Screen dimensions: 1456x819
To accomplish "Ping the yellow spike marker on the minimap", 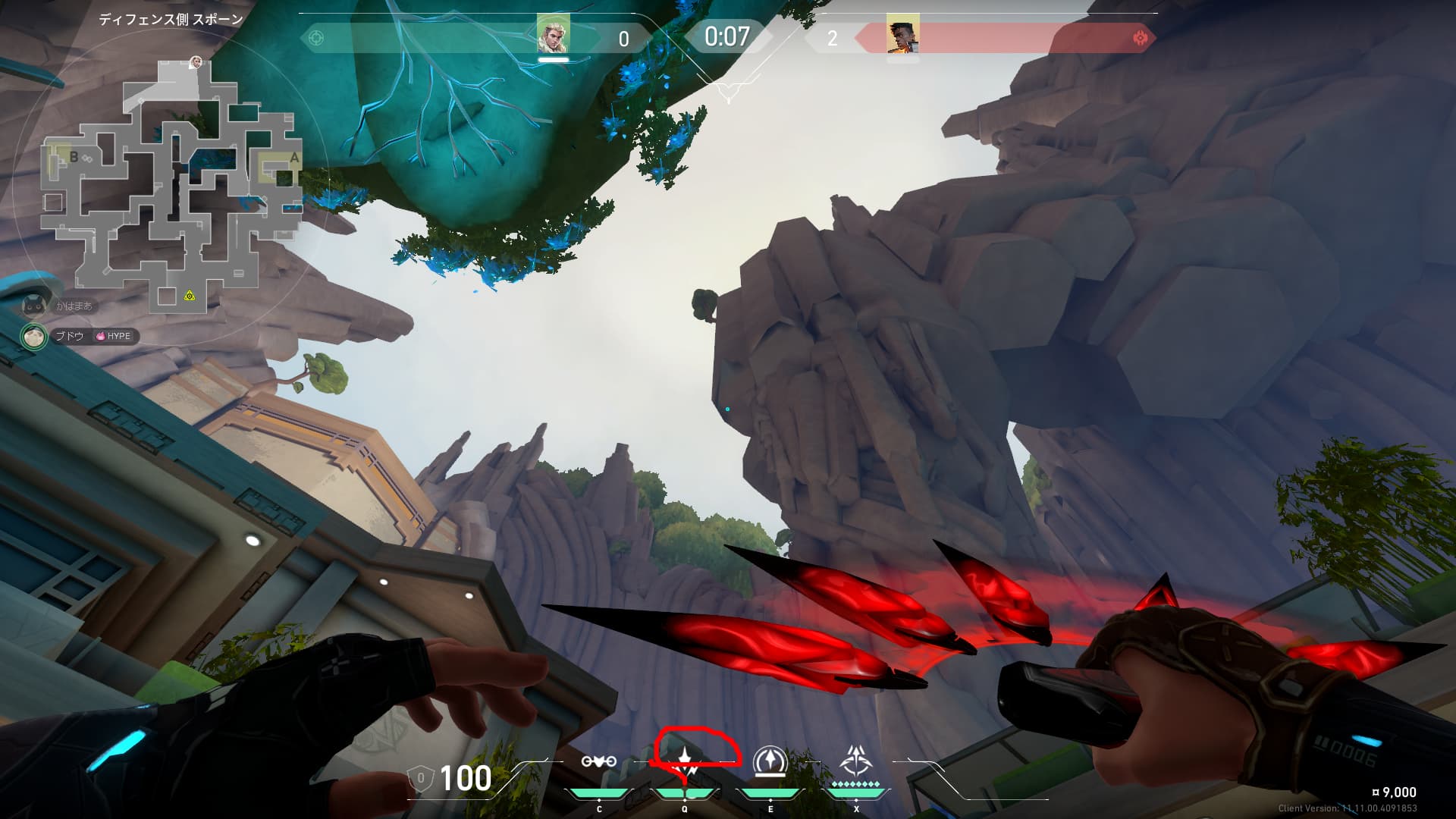I will pos(190,295).
